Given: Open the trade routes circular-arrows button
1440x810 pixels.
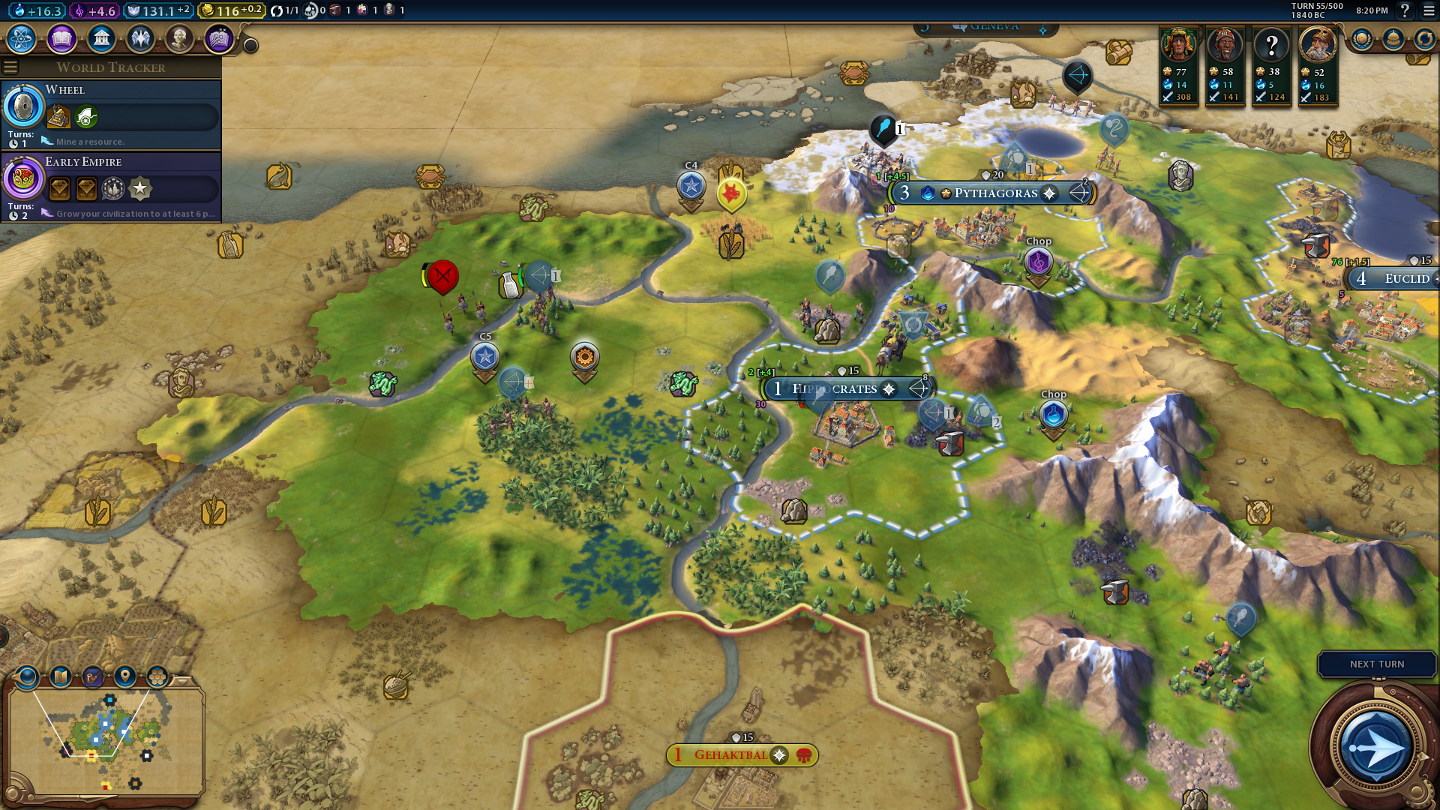Looking at the screenshot, I should [x=1424, y=39].
